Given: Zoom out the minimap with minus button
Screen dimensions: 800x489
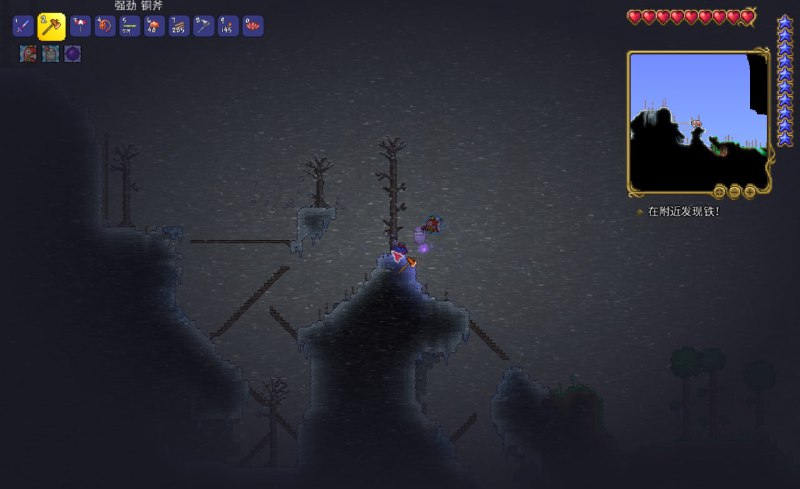Looking at the screenshot, I should point(734,191).
